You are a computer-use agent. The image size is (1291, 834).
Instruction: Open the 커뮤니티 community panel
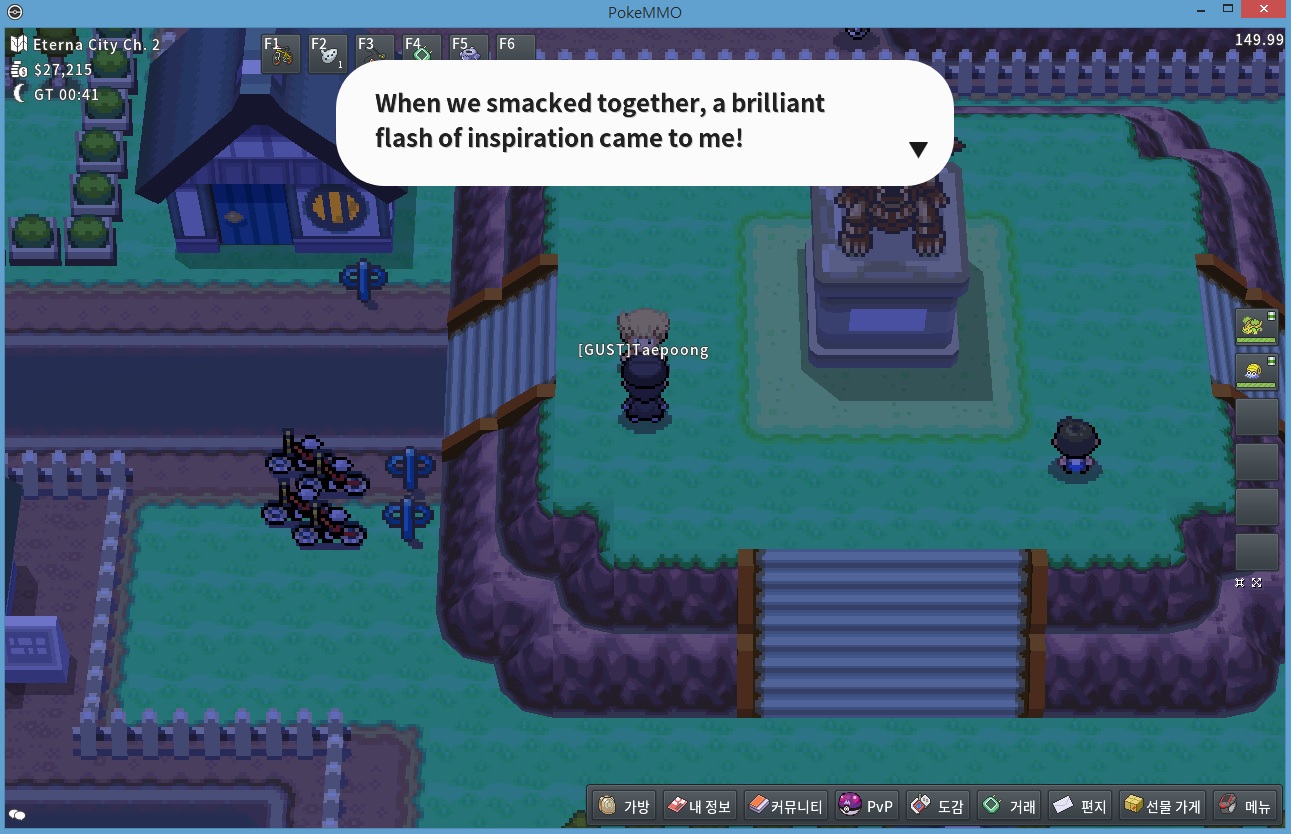tap(786, 806)
